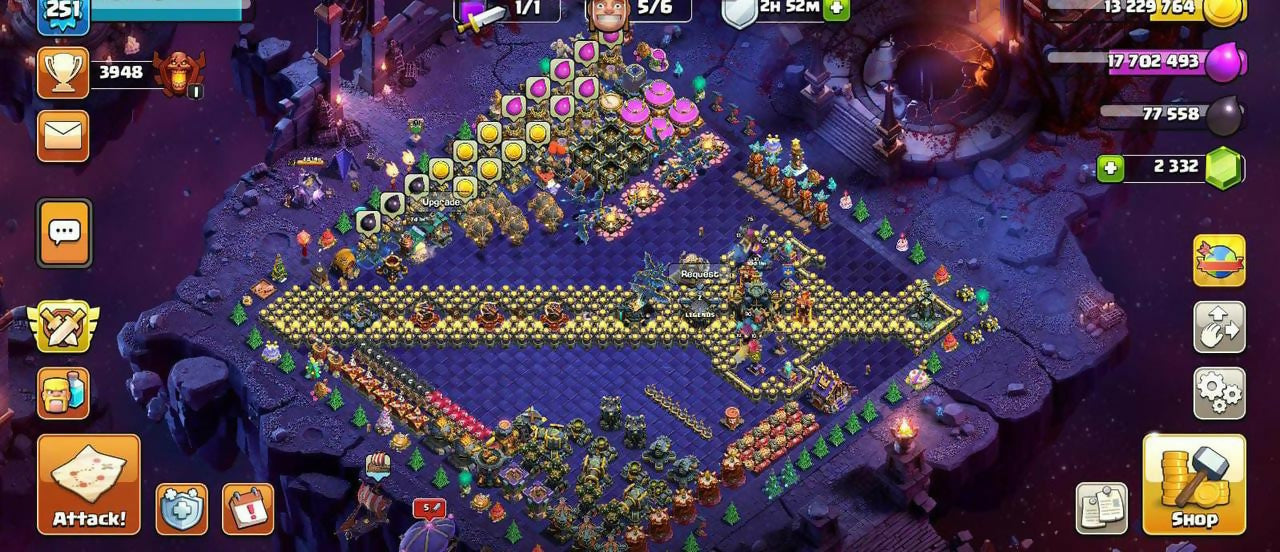
Task: Open the notes clipboard button
Action: click(x=1102, y=508)
